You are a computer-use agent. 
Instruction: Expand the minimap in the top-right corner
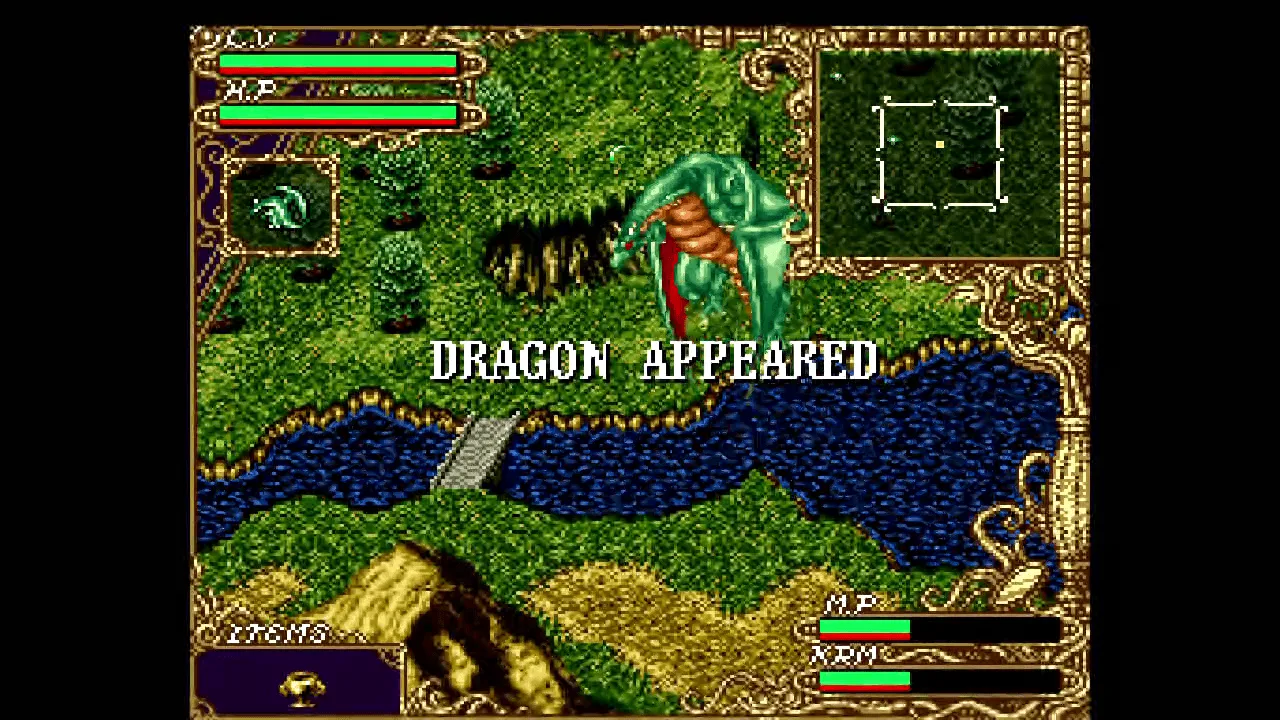(x=940, y=150)
